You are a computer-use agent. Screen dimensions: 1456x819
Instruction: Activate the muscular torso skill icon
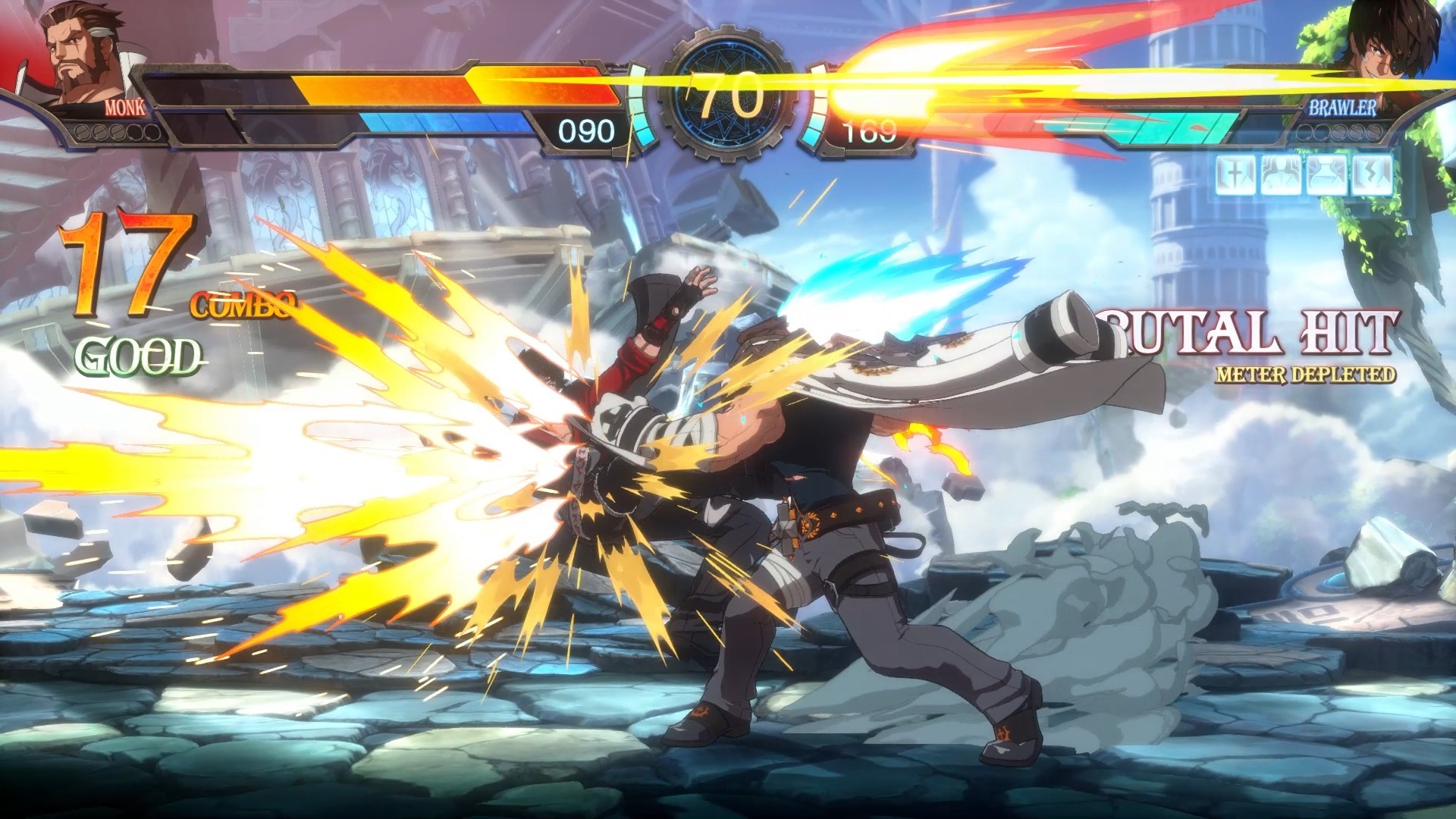(1280, 176)
